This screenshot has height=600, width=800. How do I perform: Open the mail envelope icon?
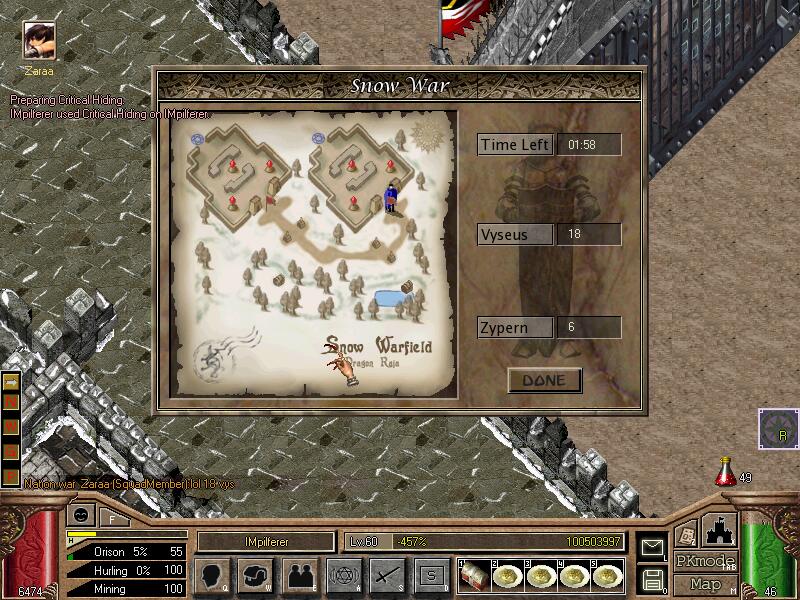(x=652, y=546)
